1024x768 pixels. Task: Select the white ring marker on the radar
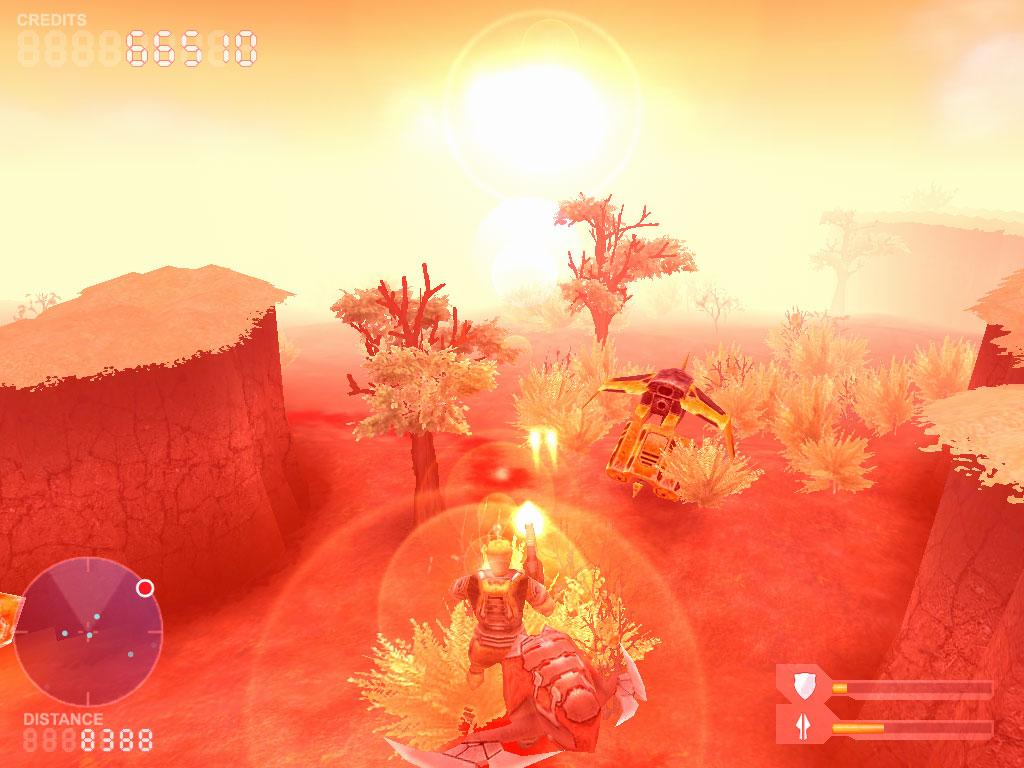(x=145, y=588)
